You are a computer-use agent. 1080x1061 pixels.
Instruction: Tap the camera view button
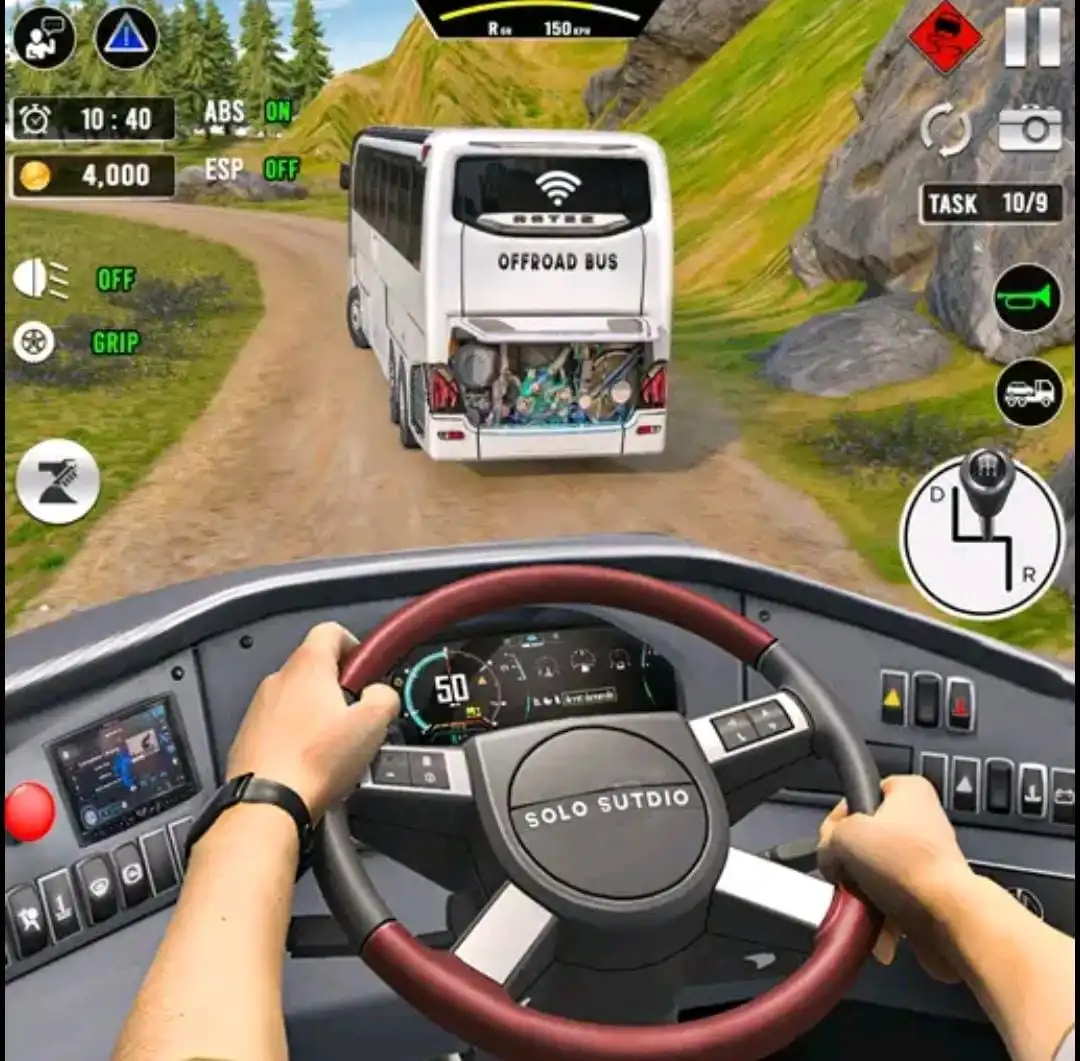[x=1029, y=128]
